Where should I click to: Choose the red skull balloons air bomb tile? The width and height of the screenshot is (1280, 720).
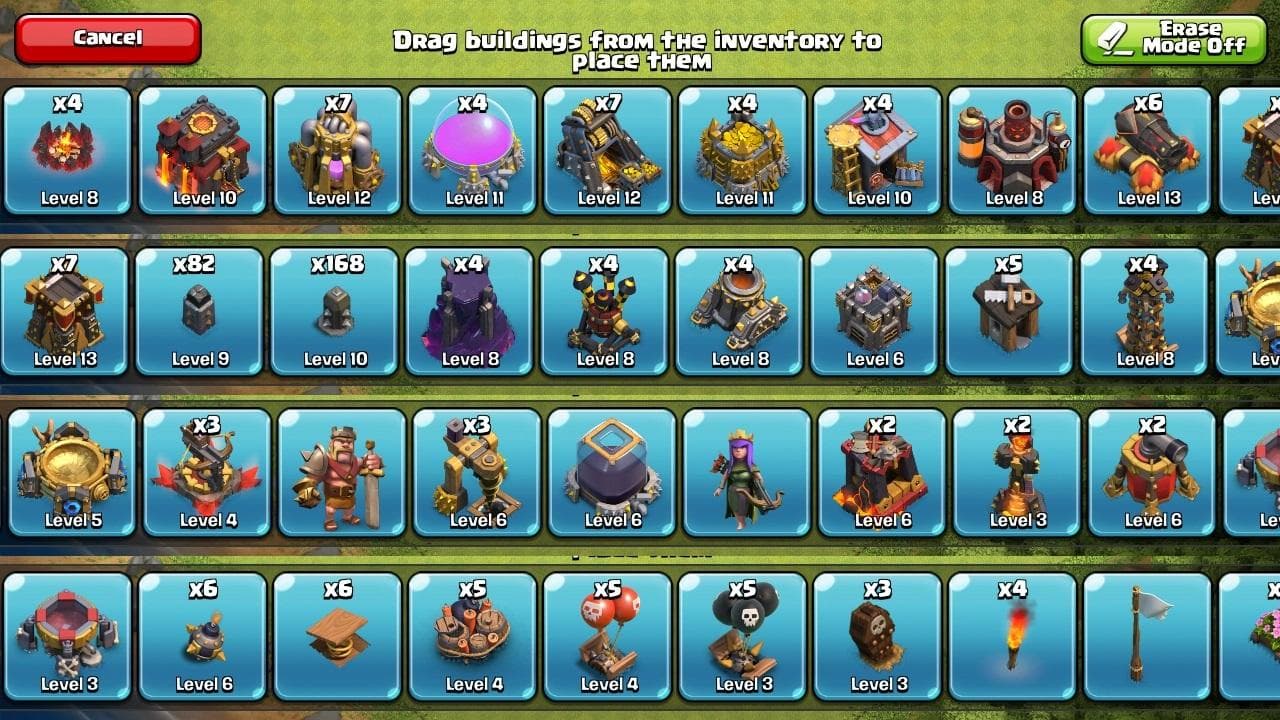(608, 636)
